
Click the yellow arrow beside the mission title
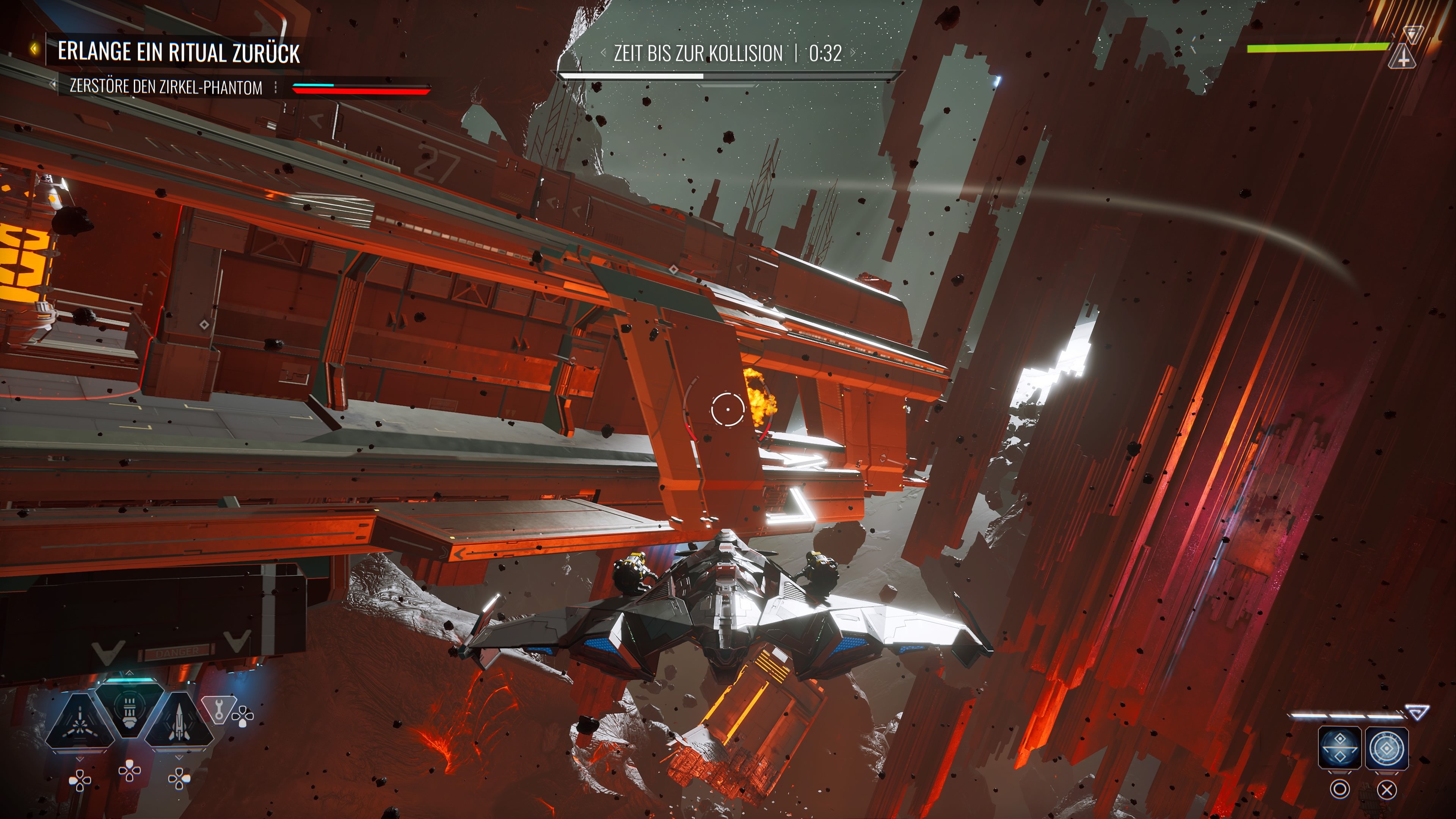[x=35, y=50]
